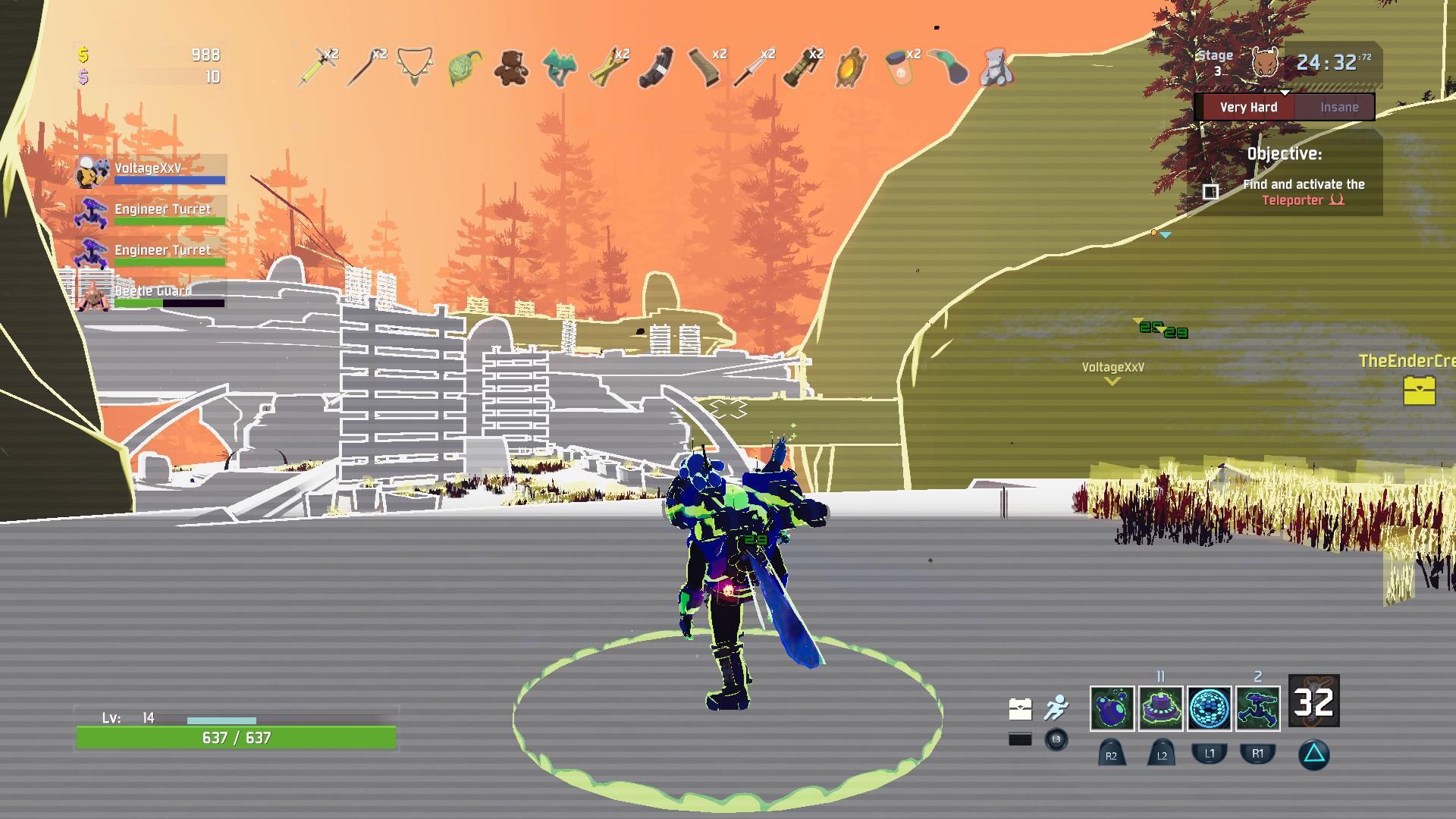Select the Pressure Mines skill on L2
1456x819 pixels.
click(x=1160, y=708)
